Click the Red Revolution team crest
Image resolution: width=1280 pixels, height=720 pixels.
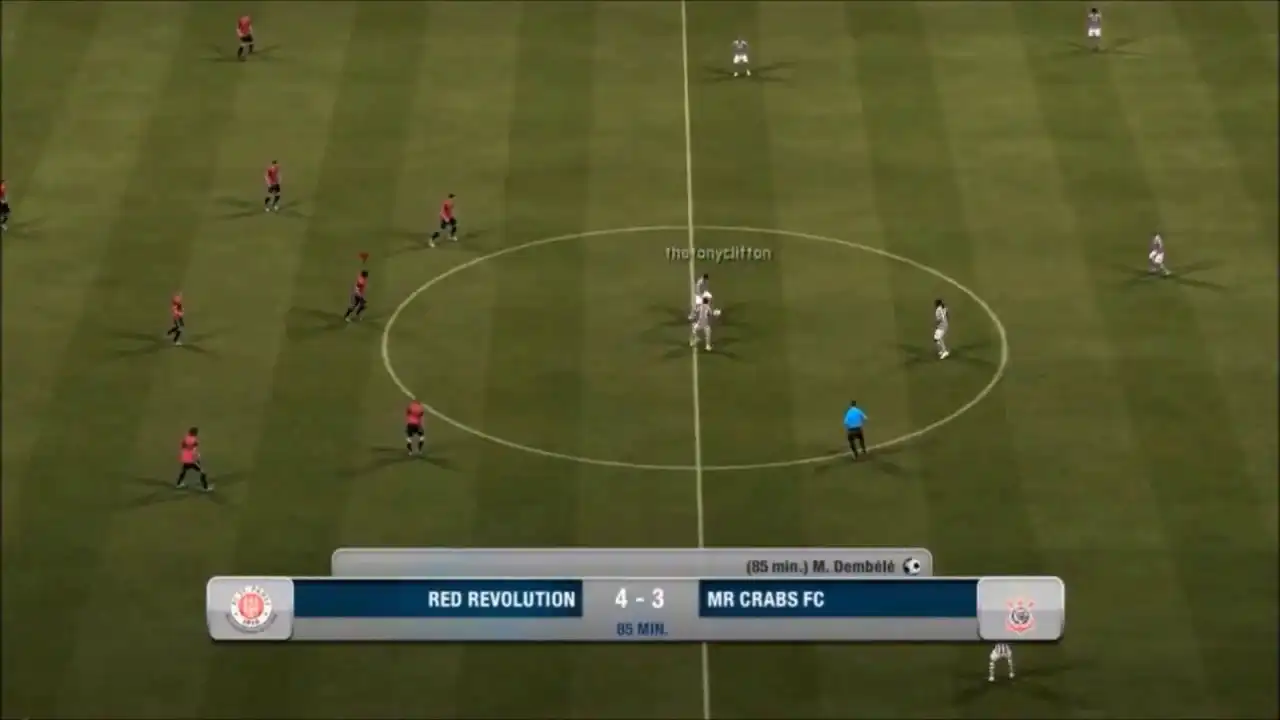point(251,608)
